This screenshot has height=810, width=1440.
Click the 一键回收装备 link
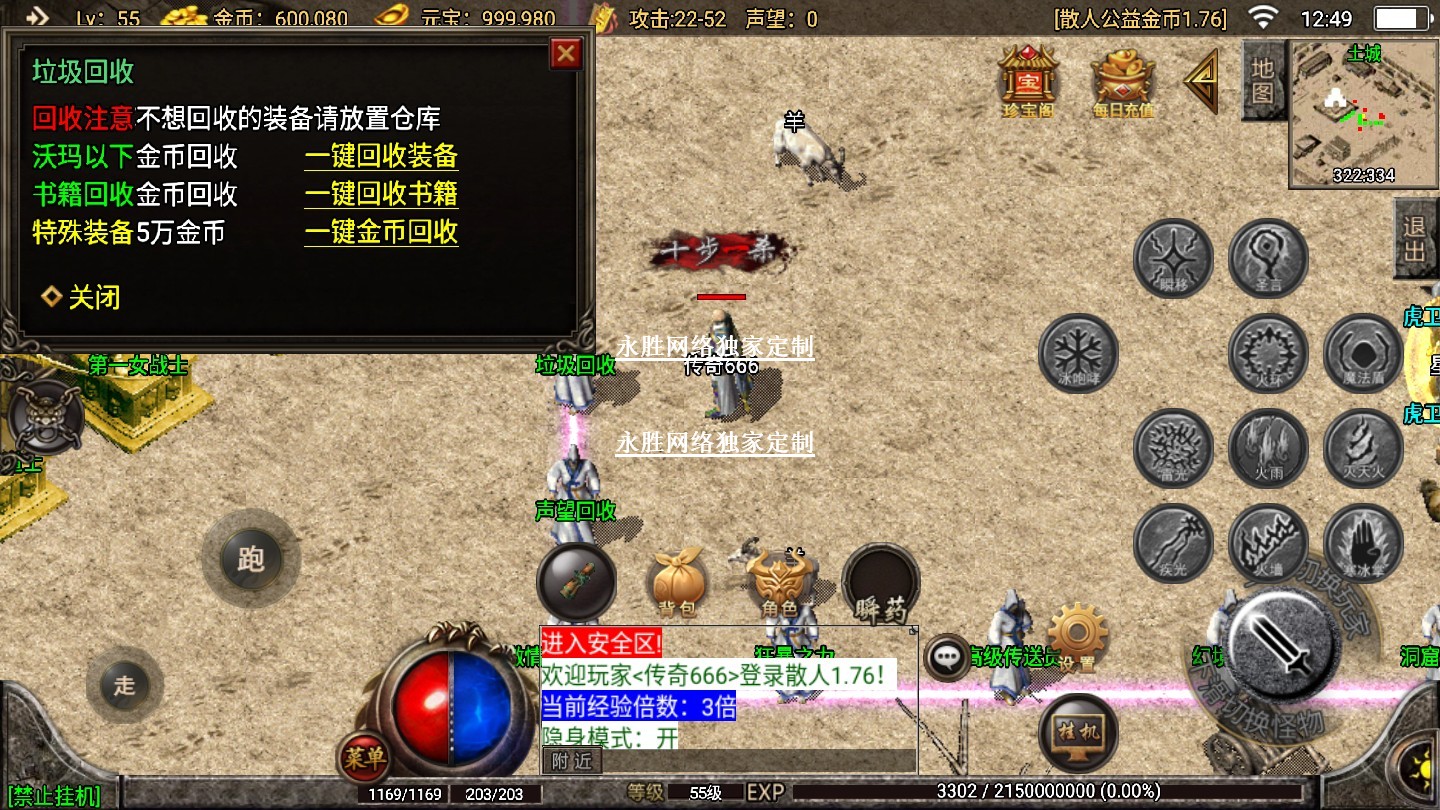381,156
